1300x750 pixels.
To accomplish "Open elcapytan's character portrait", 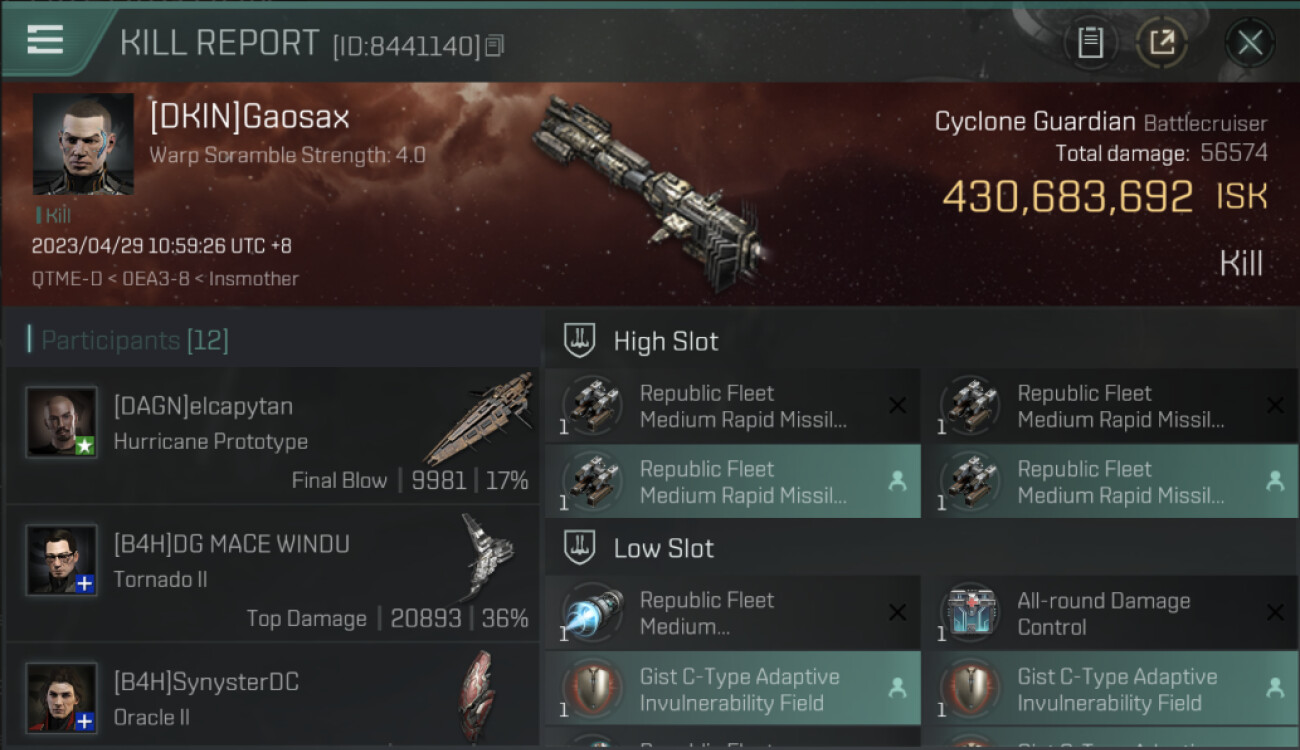I will click(x=62, y=422).
